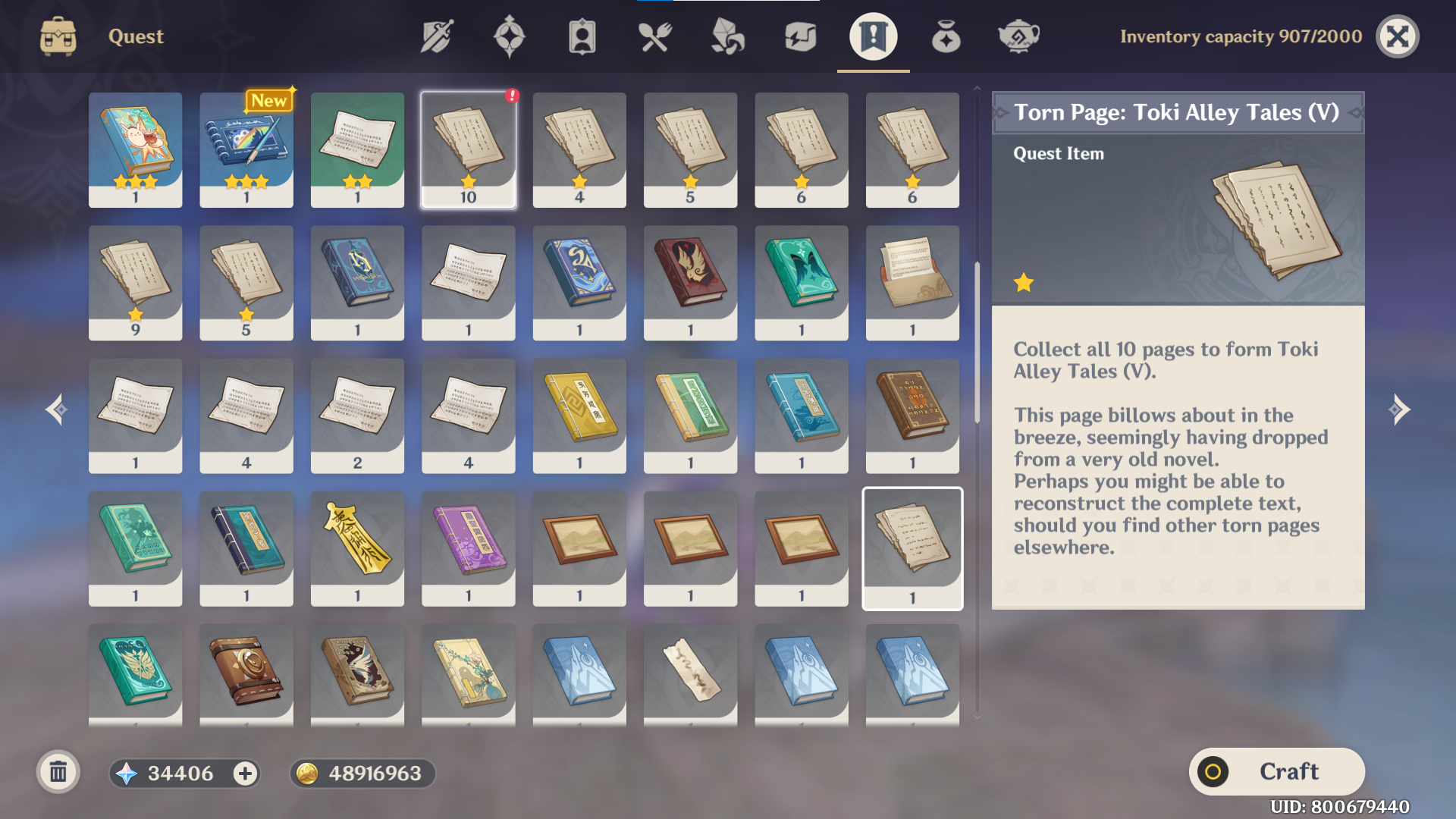The height and width of the screenshot is (819, 1456).
Task: Go back using the left page arrow
Action: click(x=55, y=409)
